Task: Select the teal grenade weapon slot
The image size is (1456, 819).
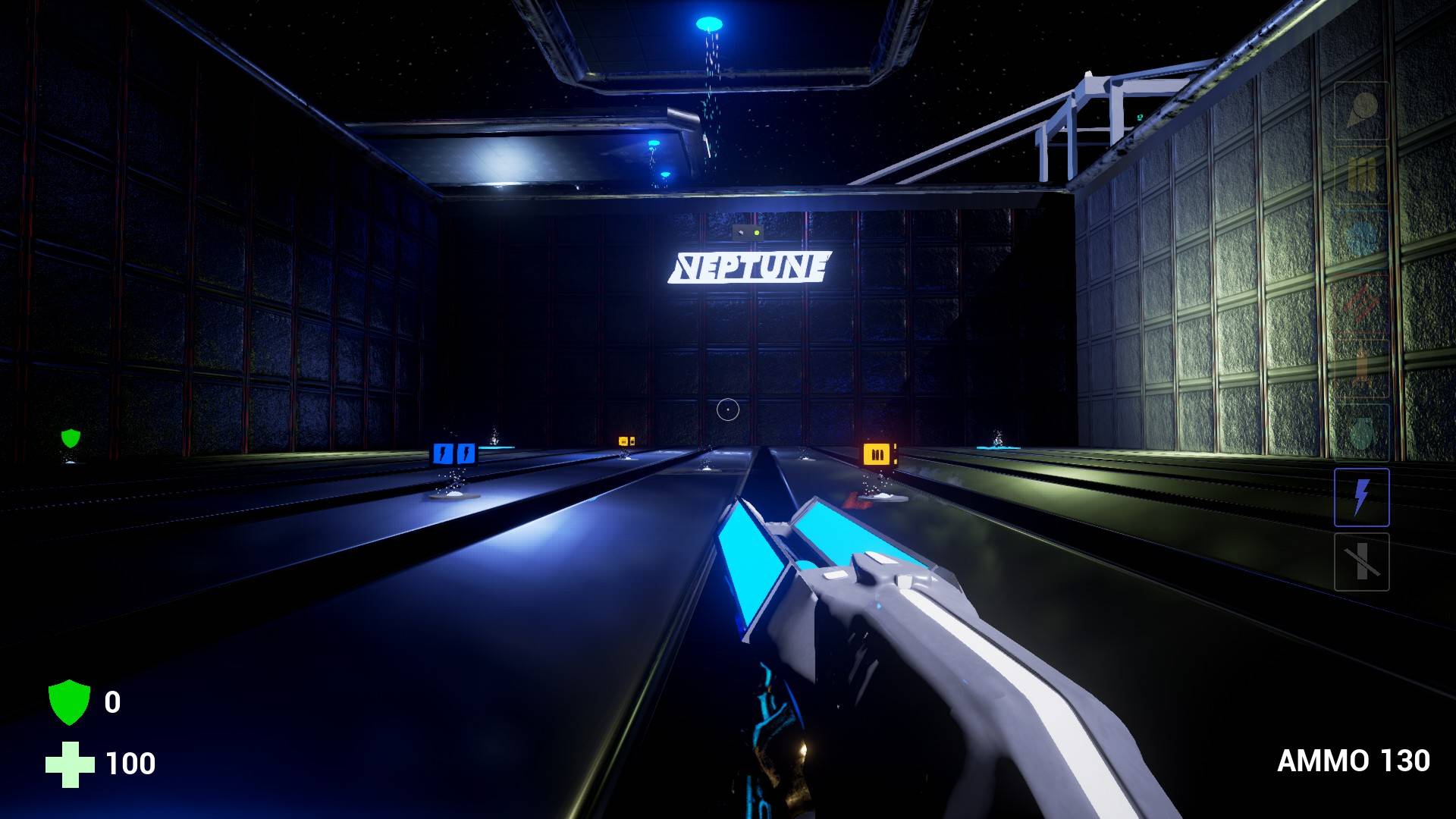Action: pos(1361,432)
